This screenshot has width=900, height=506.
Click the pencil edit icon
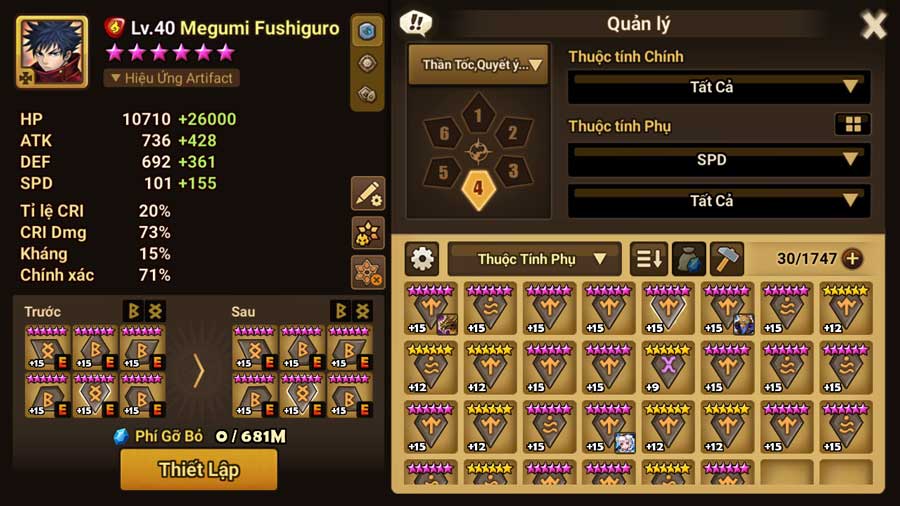(x=368, y=193)
